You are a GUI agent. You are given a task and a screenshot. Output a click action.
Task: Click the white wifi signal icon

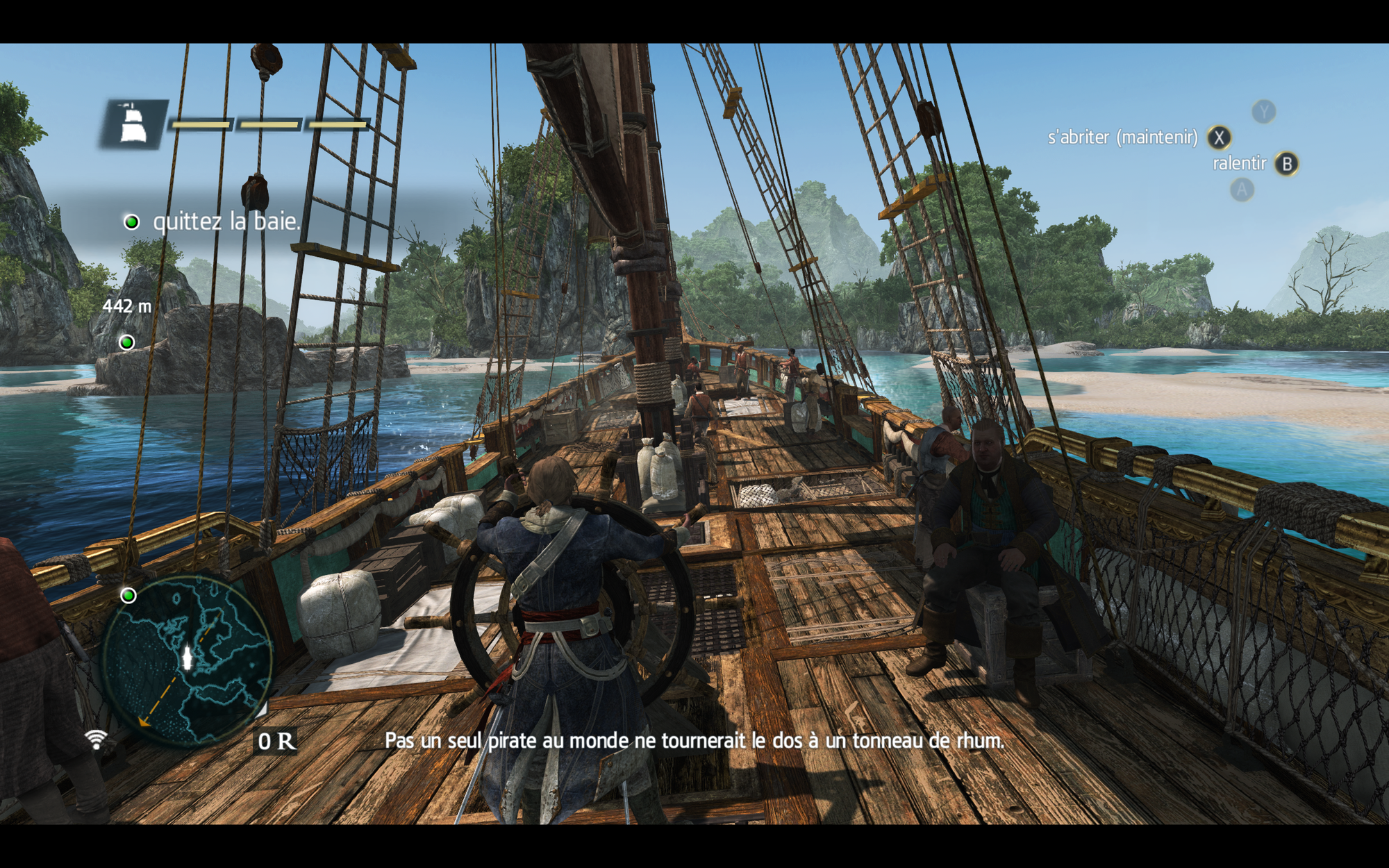(97, 739)
